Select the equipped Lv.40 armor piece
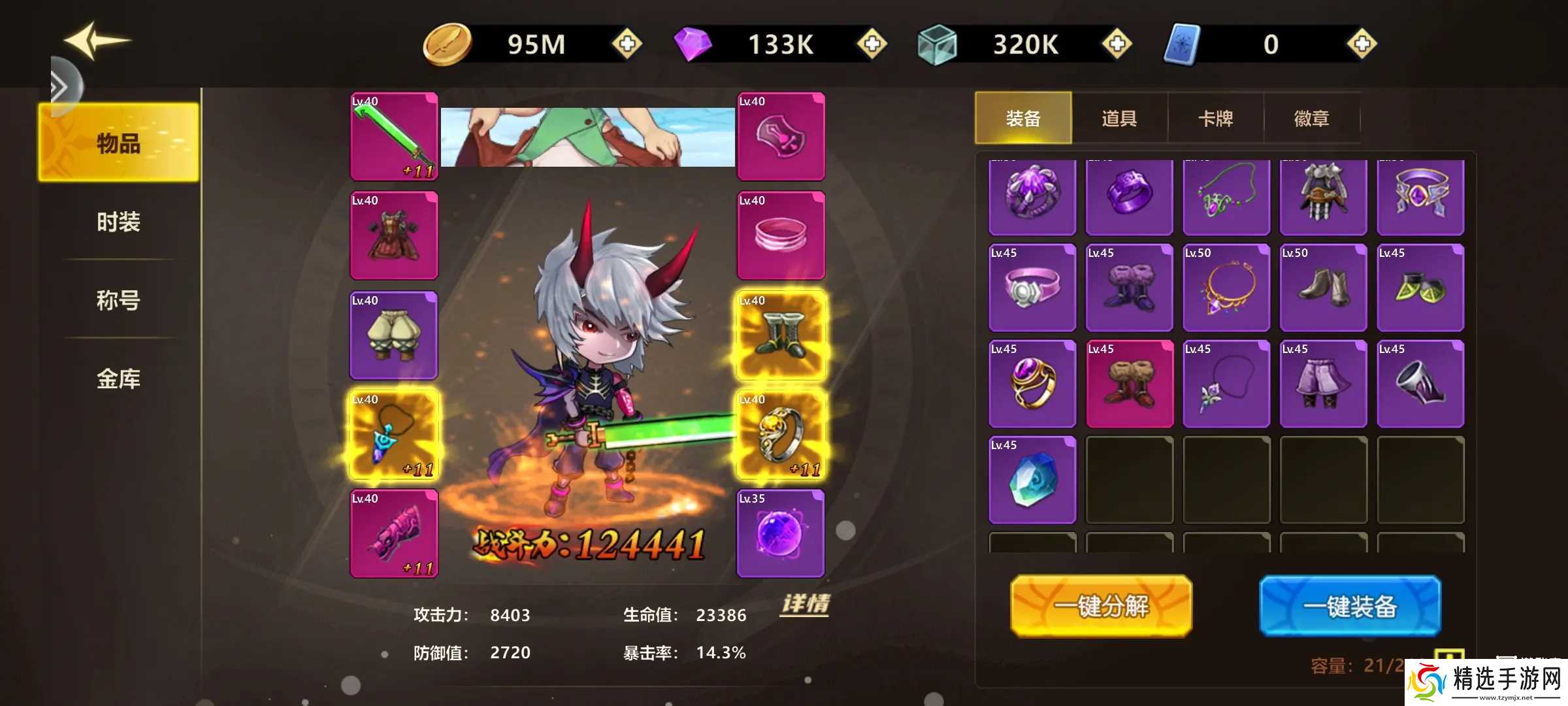 click(x=394, y=235)
